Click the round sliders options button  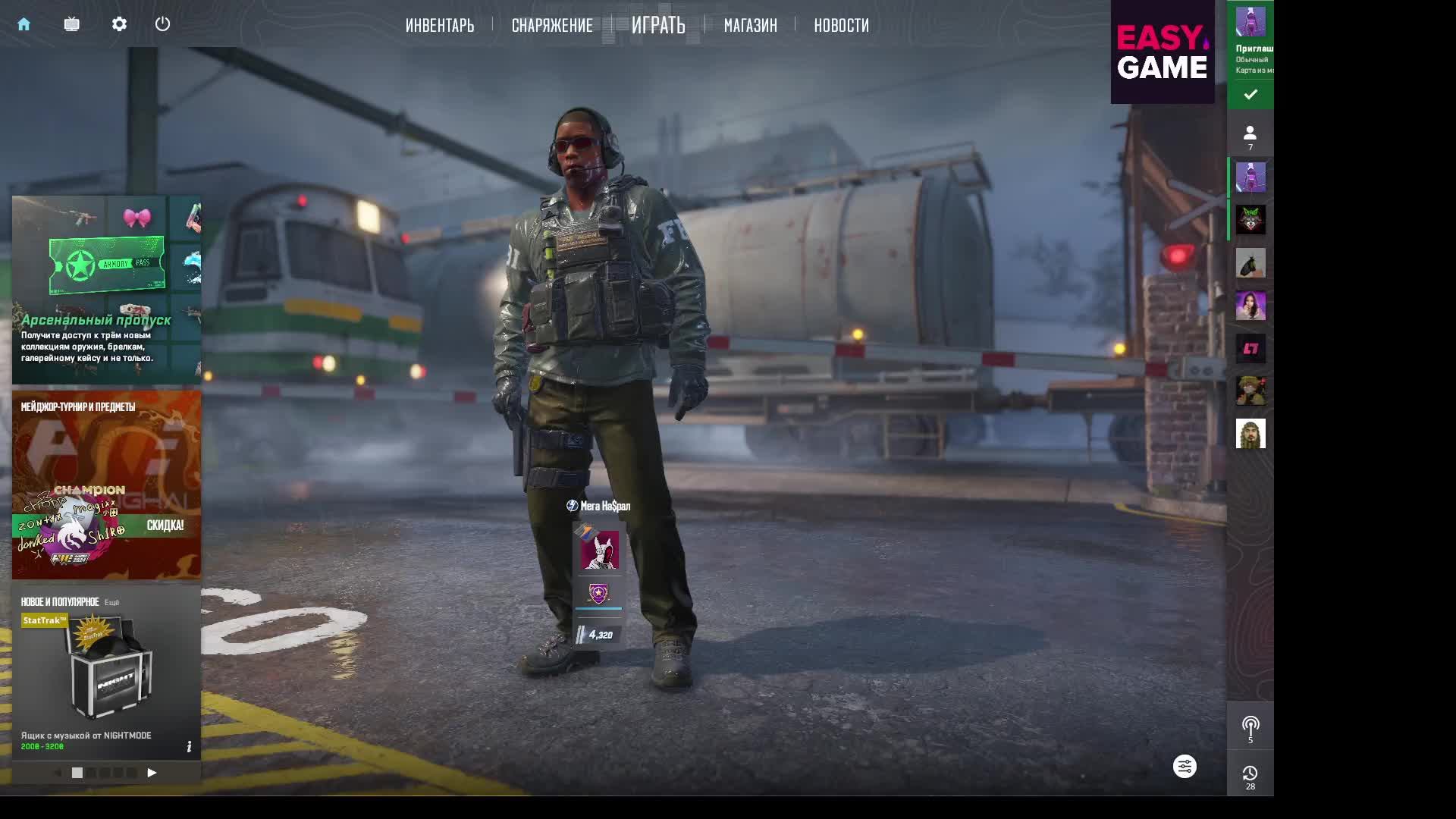[1185, 767]
